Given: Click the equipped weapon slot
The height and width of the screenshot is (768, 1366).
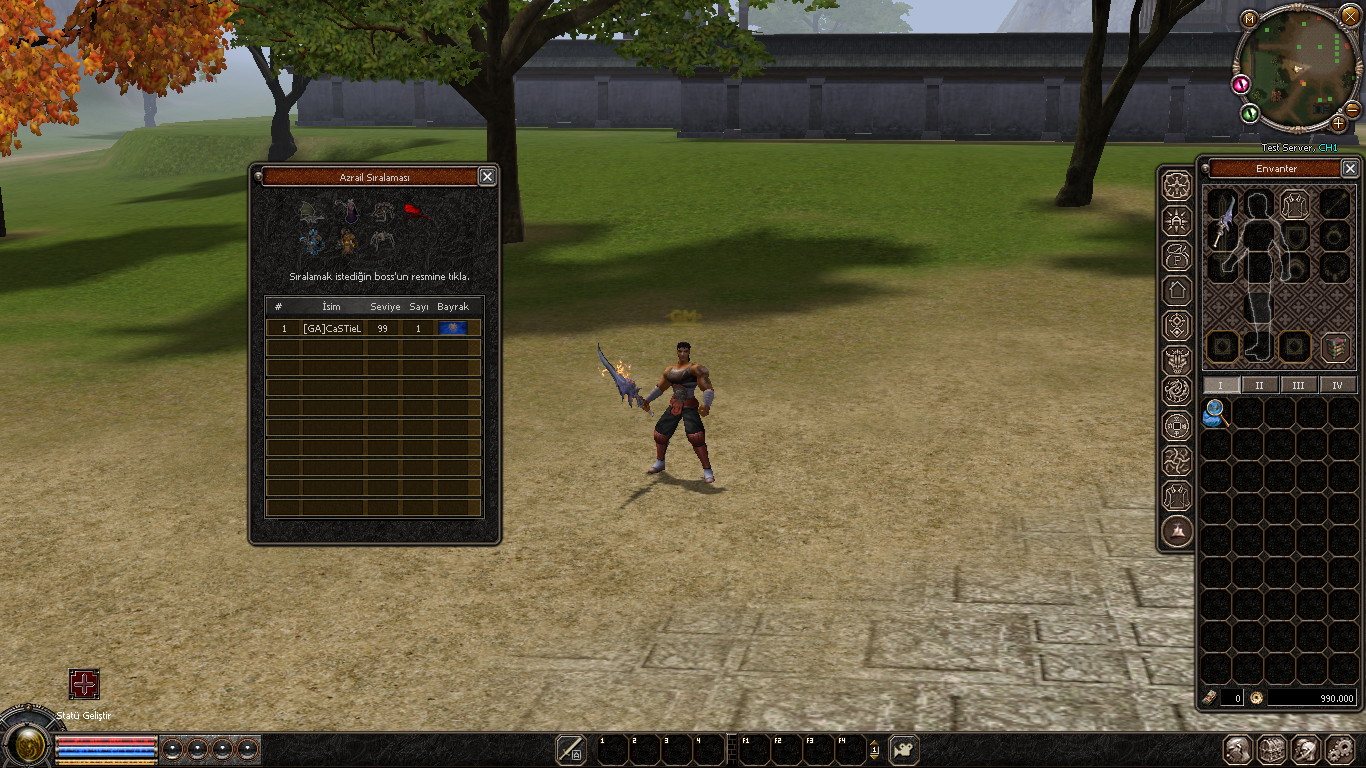Looking at the screenshot, I should click(1221, 220).
